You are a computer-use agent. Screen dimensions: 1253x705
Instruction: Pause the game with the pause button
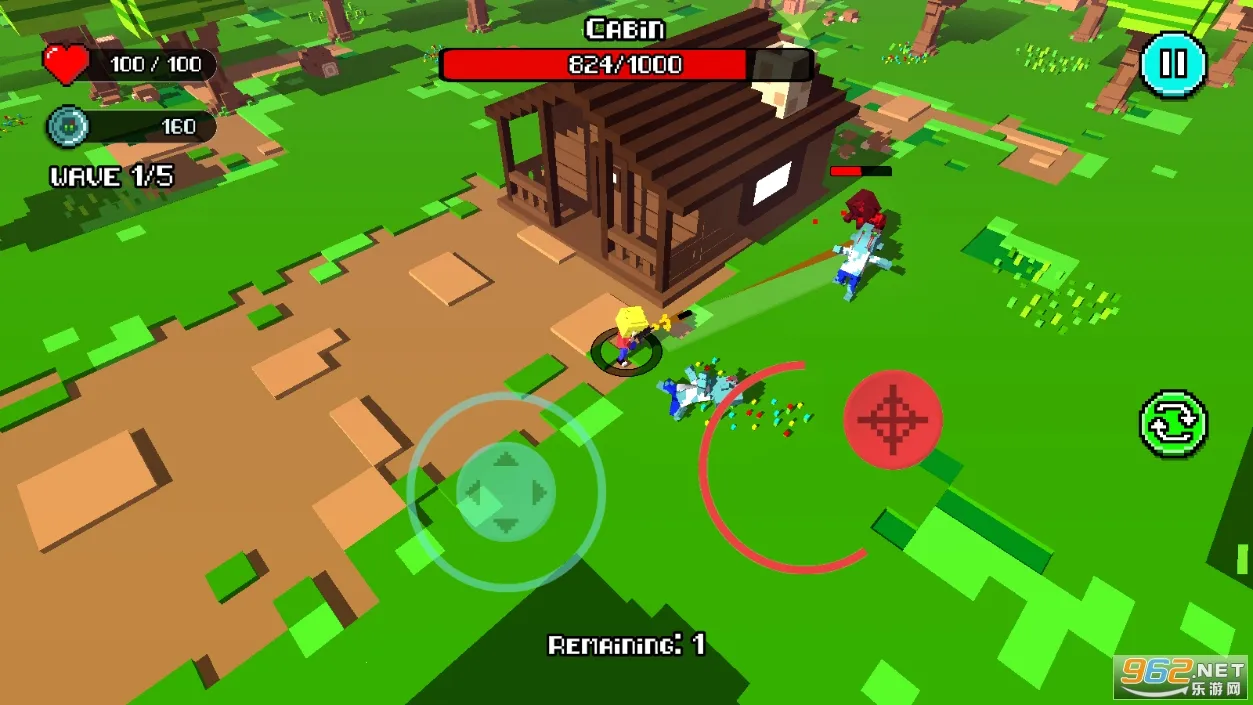click(1172, 64)
